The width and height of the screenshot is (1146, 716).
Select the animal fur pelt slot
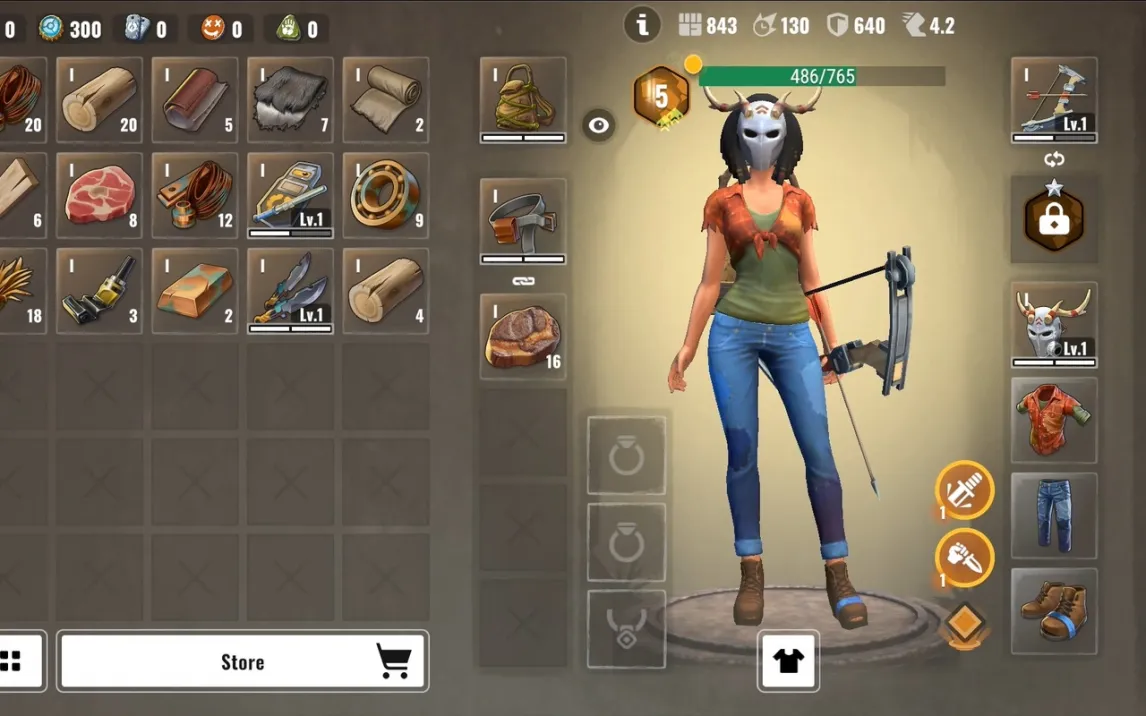pyautogui.click(x=290, y=99)
